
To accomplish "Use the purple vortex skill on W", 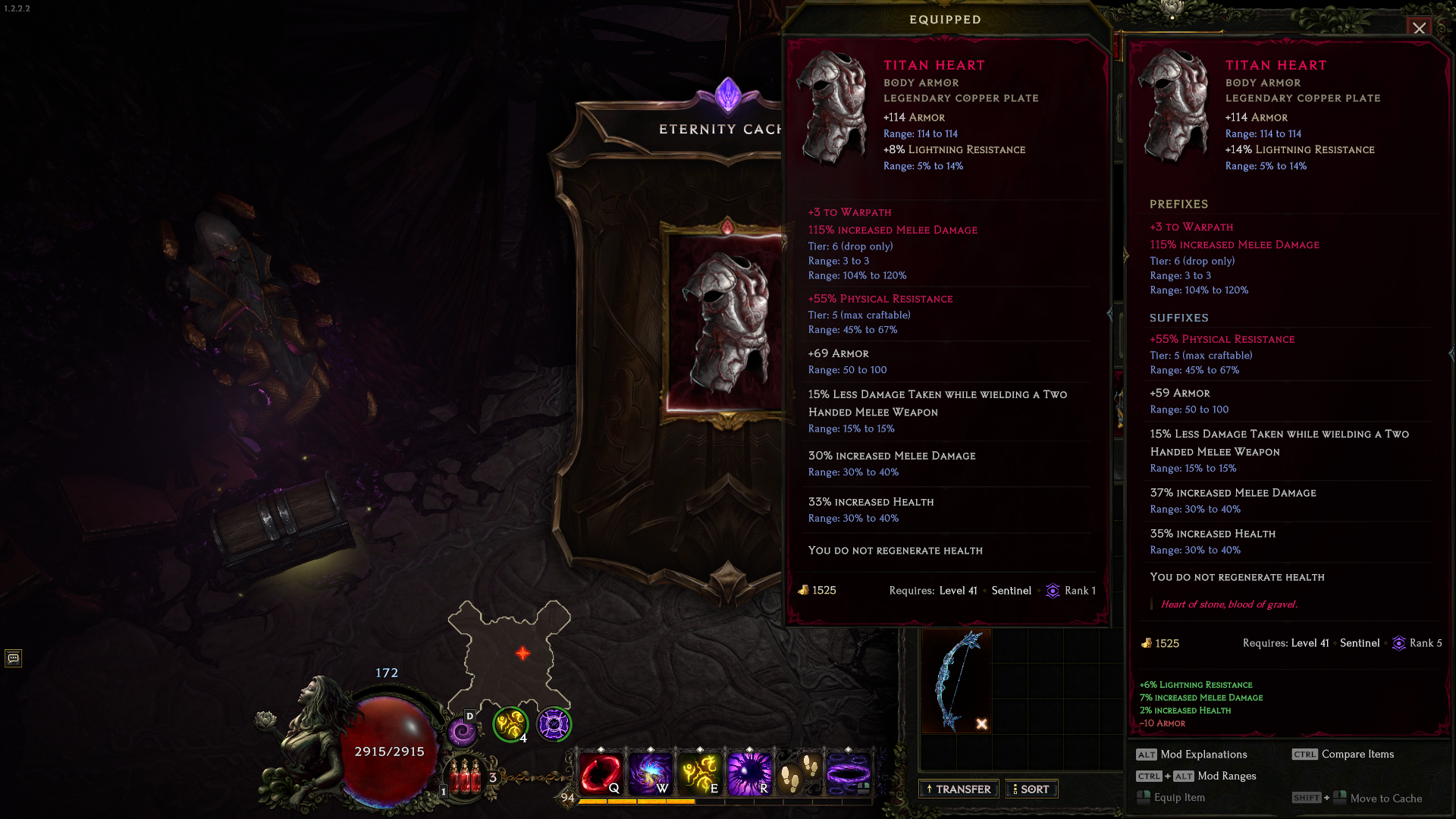I will [650, 773].
